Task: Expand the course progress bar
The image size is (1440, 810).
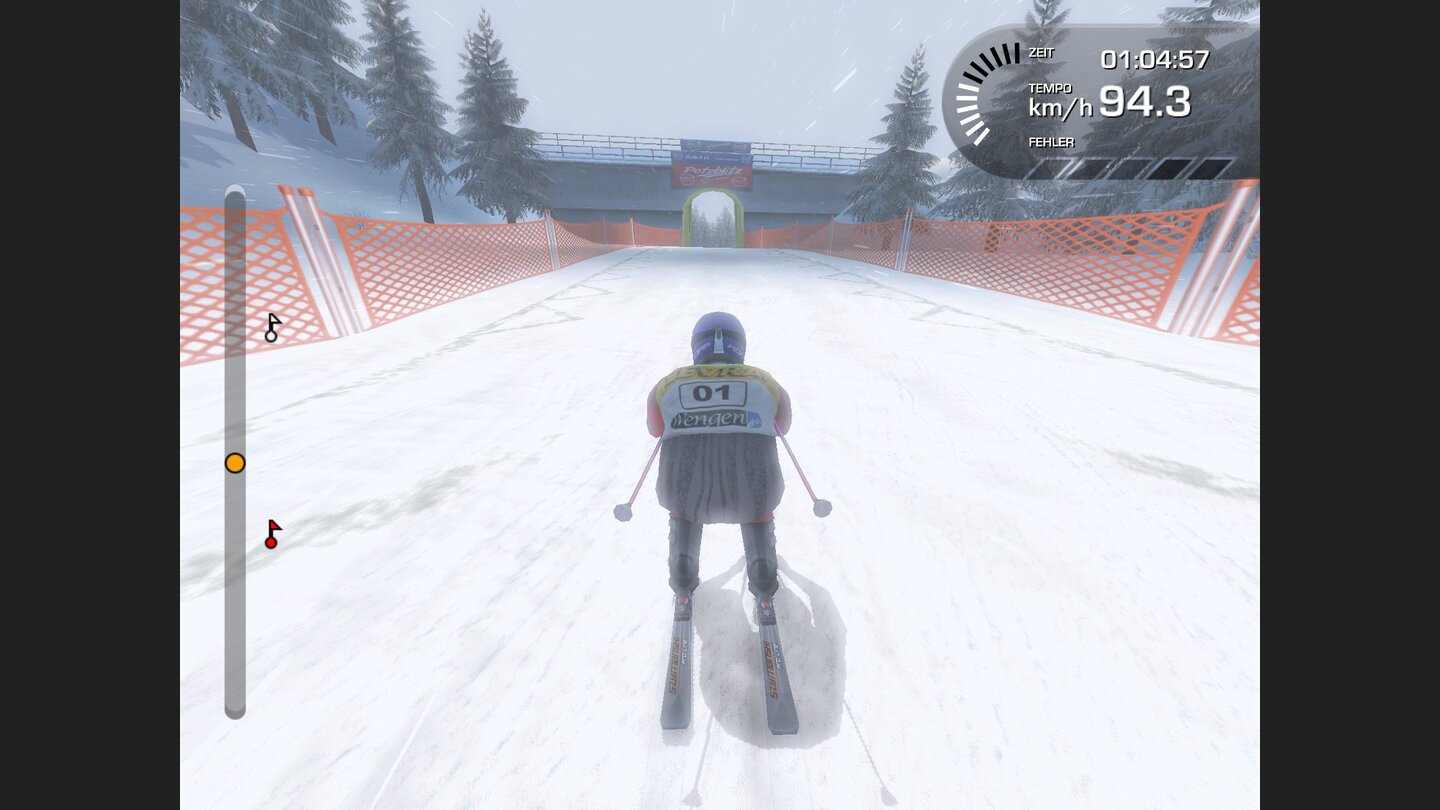Action: coord(235,450)
